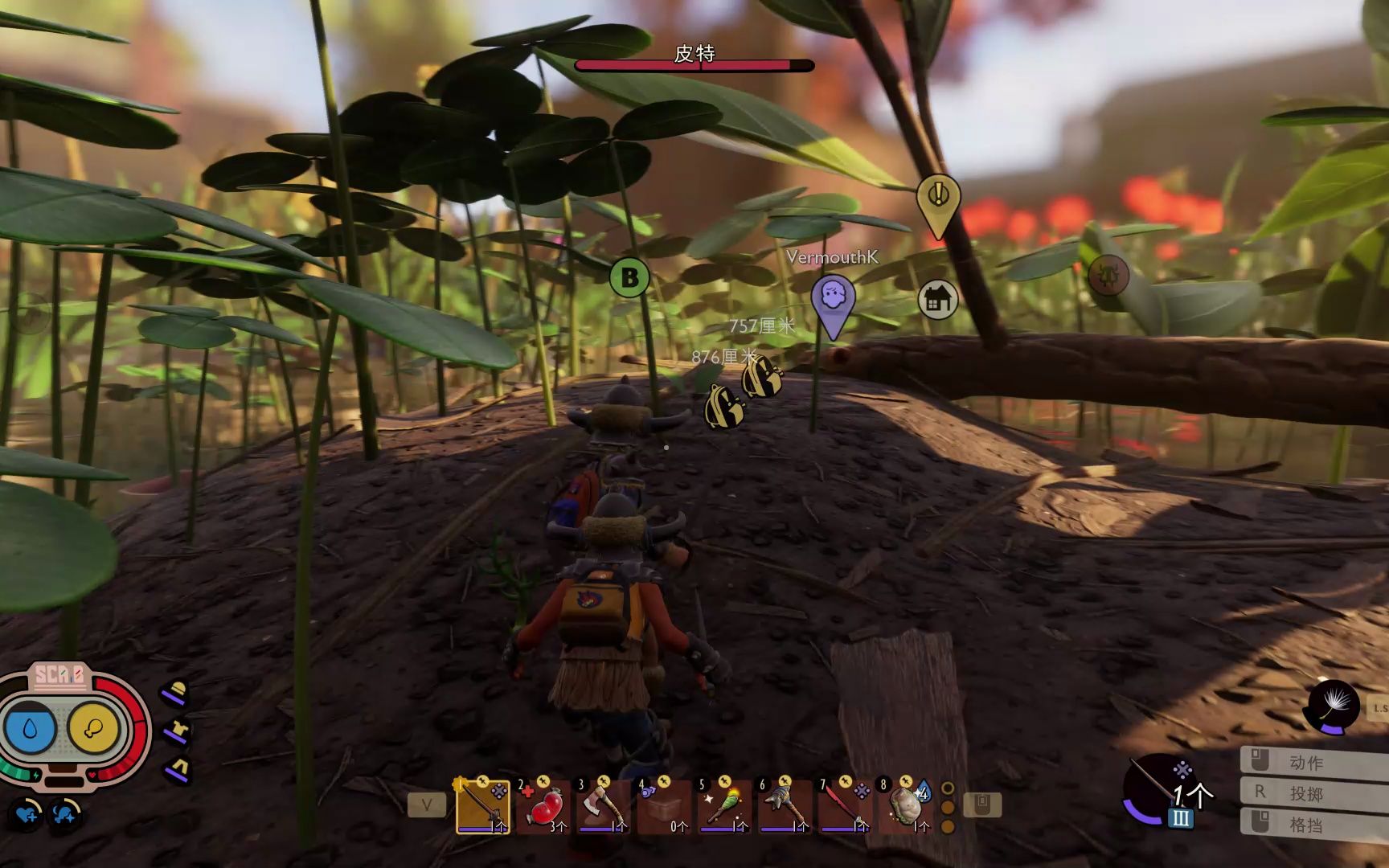This screenshot has height=868, width=1389.
Task: Click the leg armor durability icon
Action: coord(177,769)
